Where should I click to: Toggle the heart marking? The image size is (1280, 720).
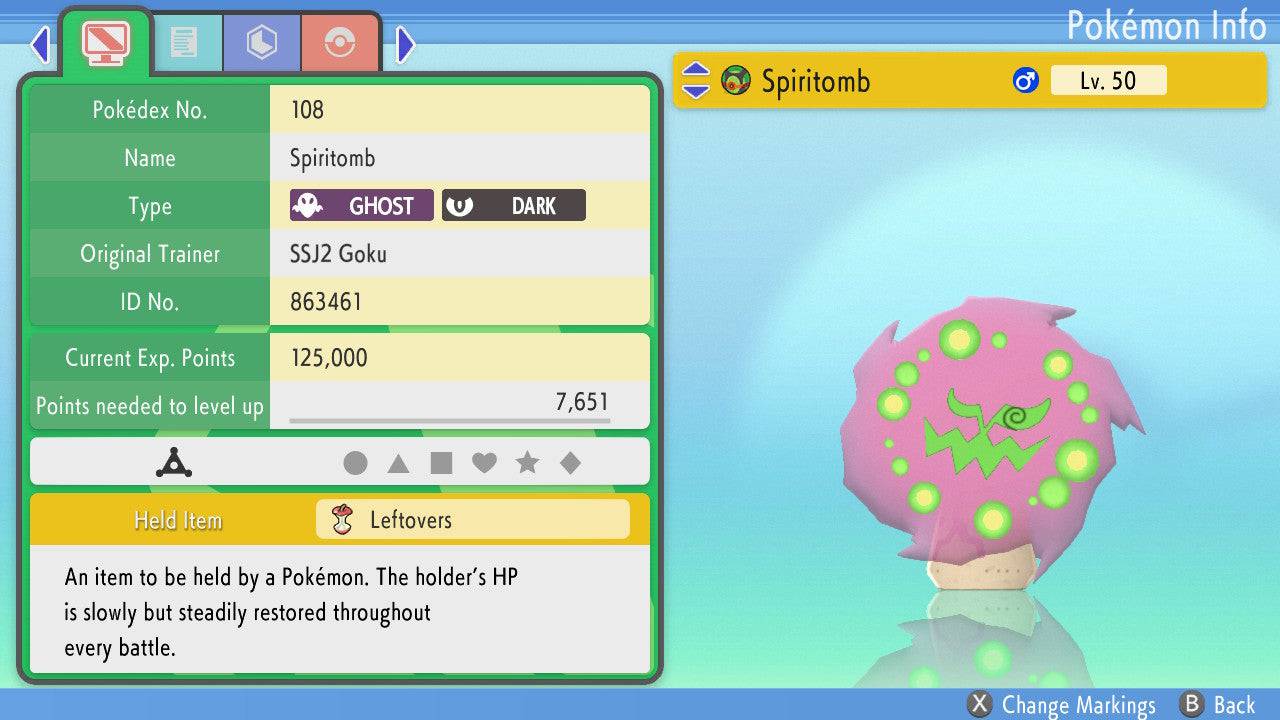pos(484,463)
